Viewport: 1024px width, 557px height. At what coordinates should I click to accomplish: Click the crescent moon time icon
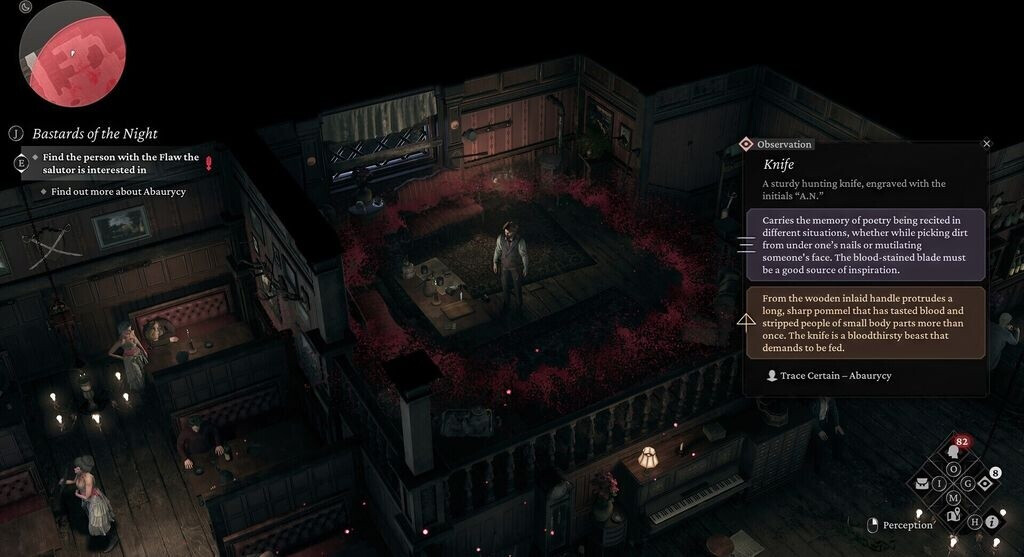pos(26,7)
